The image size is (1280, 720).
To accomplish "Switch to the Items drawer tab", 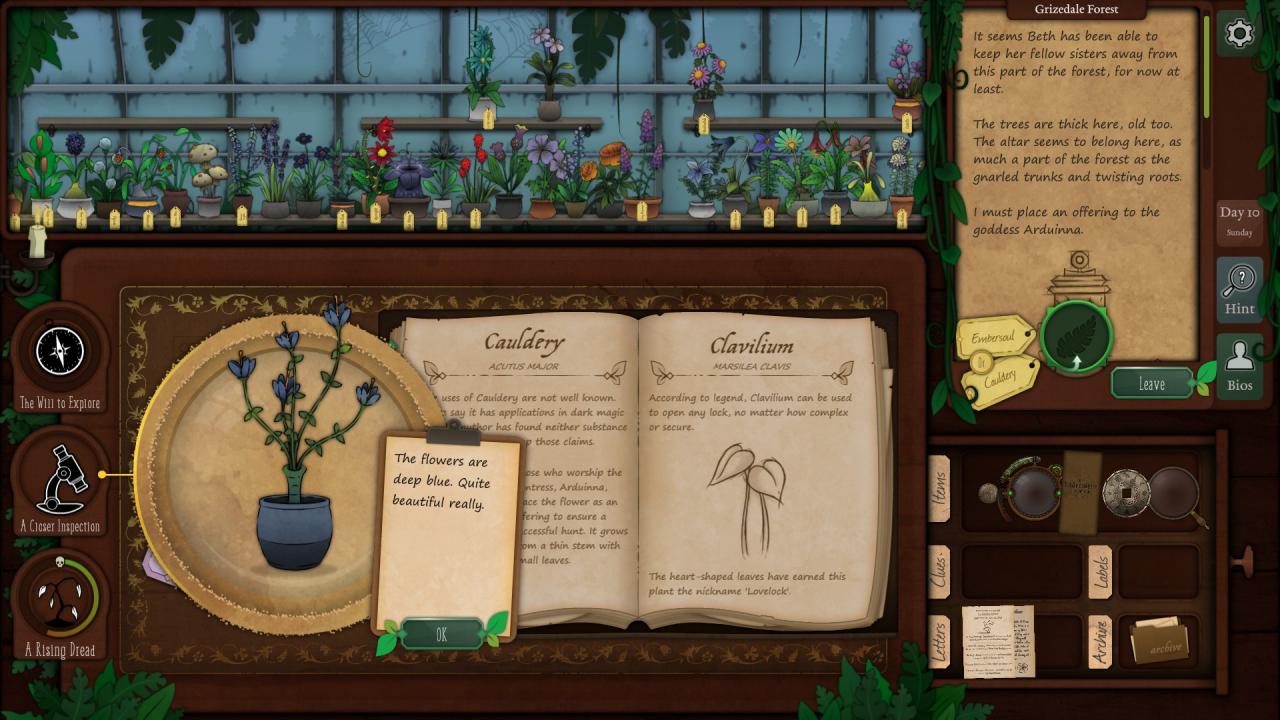I will (939, 489).
